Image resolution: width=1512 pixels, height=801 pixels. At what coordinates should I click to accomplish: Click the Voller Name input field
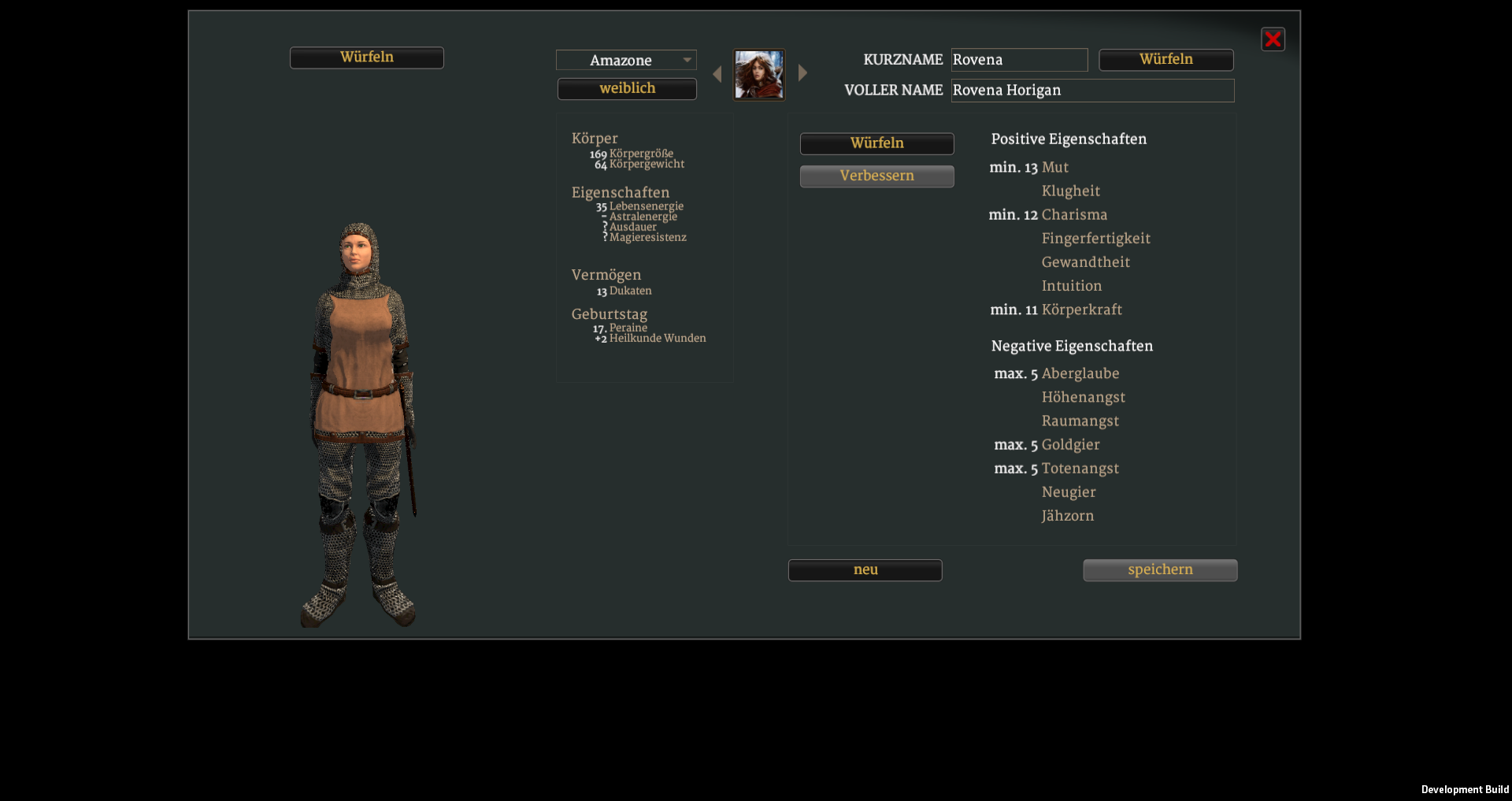tap(1092, 90)
